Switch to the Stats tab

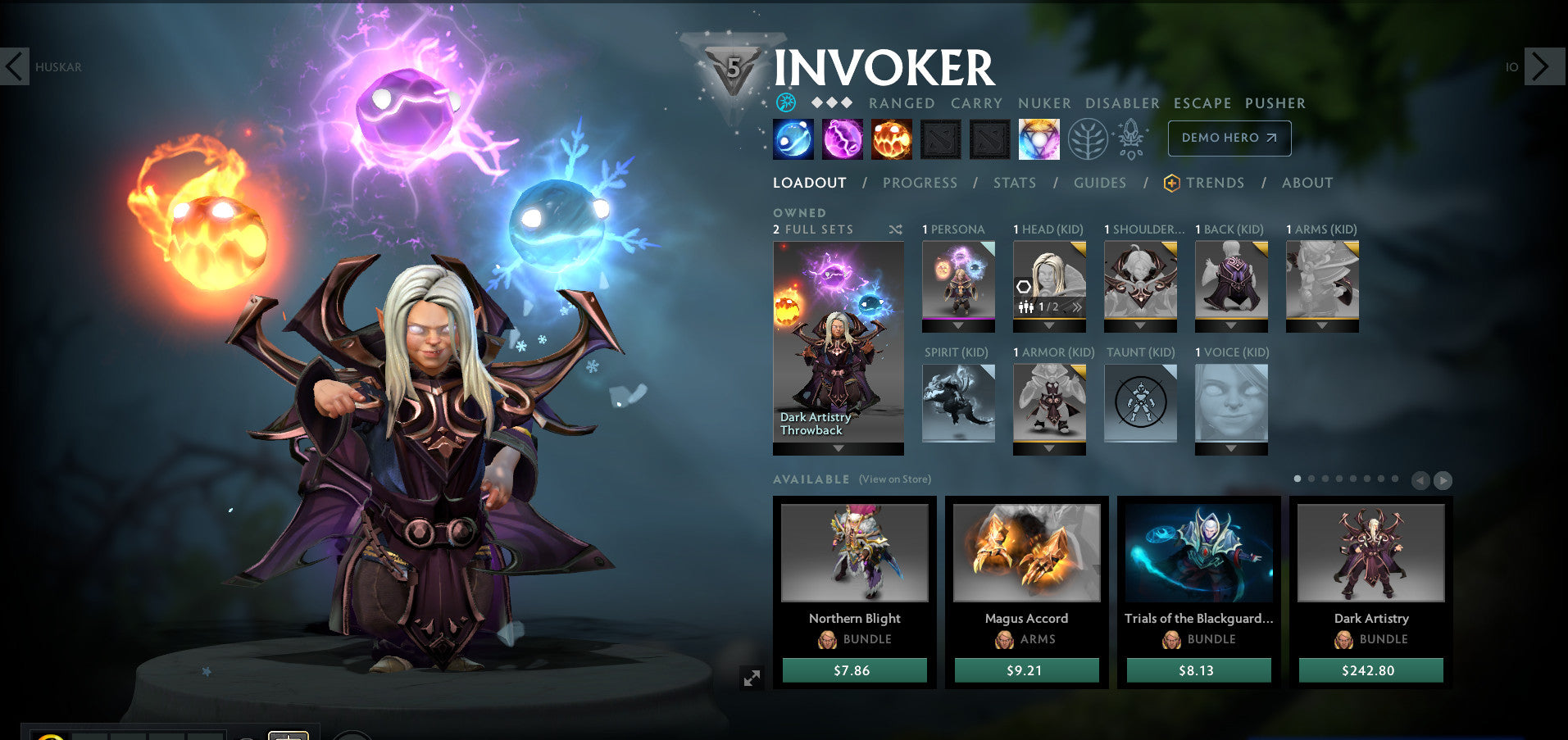pyautogui.click(x=1014, y=183)
